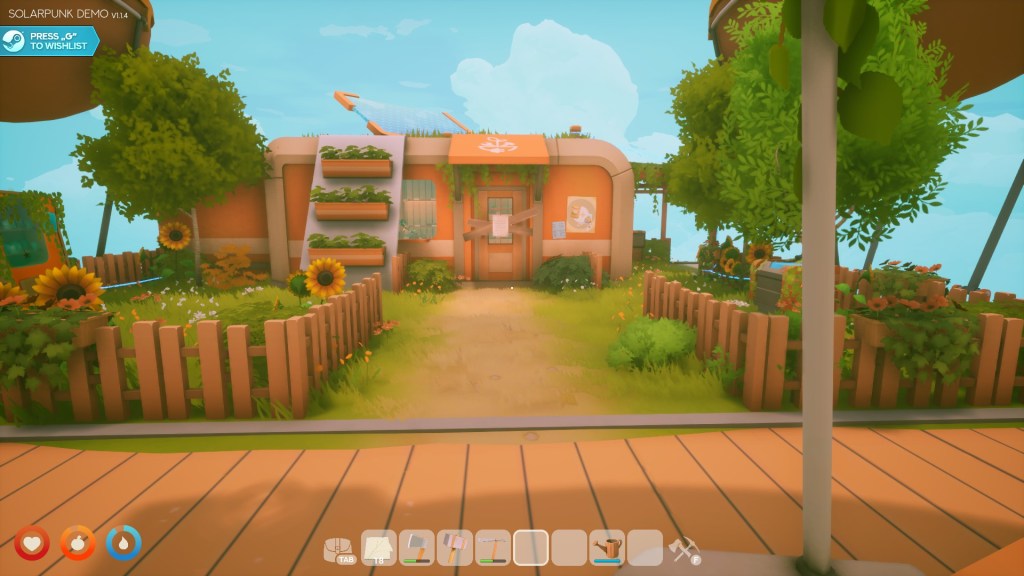Select the hoe tool slot
The height and width of the screenshot is (576, 1024).
click(493, 547)
